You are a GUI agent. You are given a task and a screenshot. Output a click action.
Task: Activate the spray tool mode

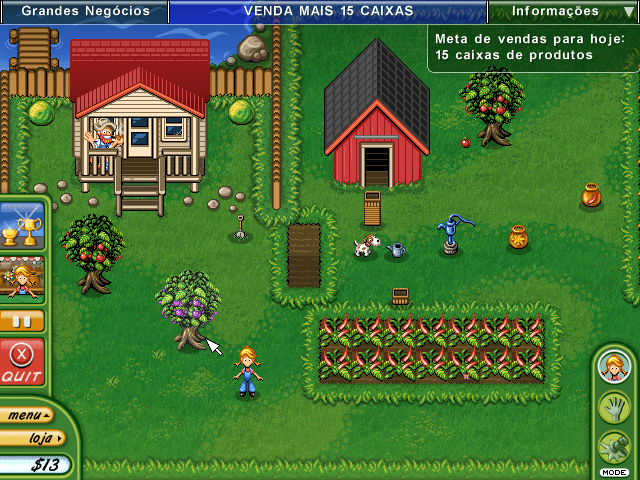pos(612,446)
